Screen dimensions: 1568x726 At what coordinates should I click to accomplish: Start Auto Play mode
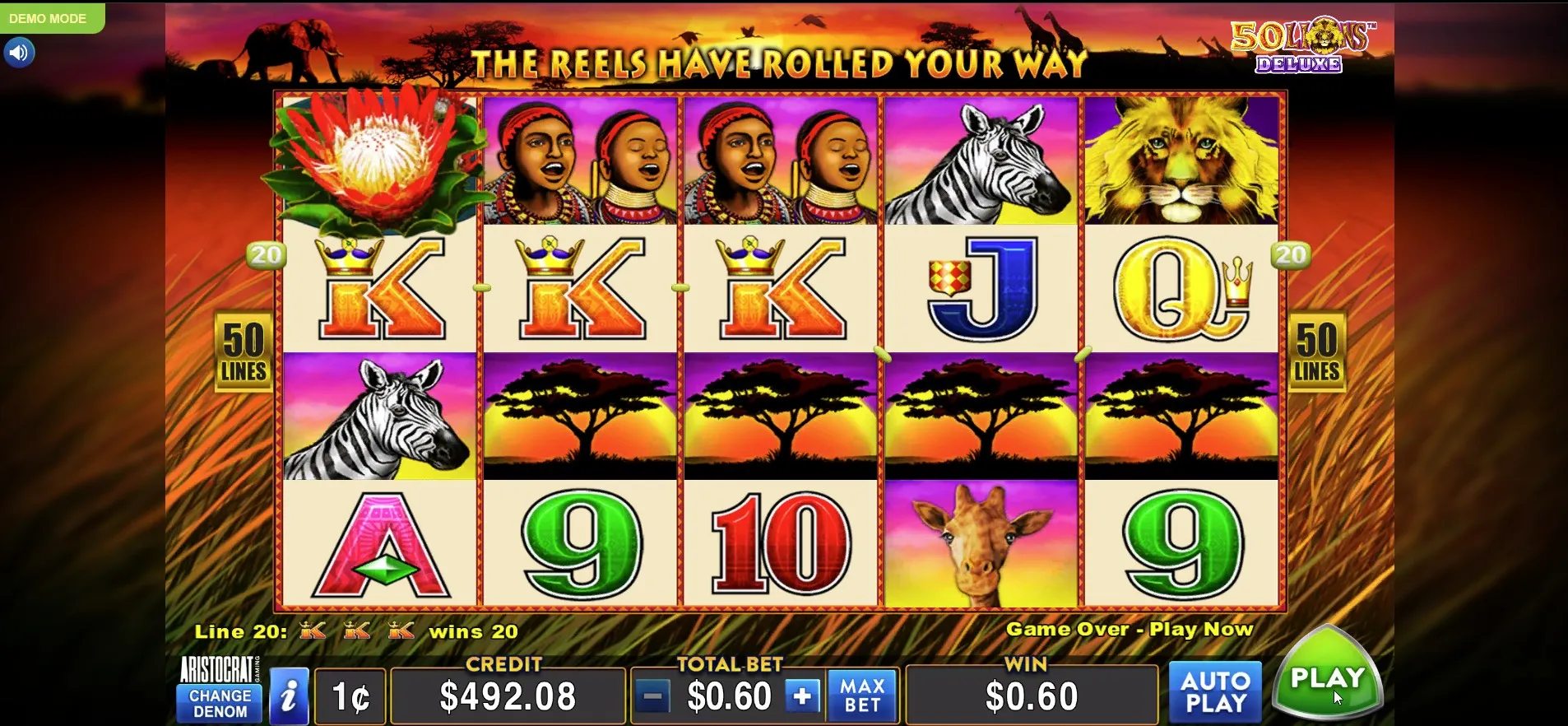[1215, 692]
